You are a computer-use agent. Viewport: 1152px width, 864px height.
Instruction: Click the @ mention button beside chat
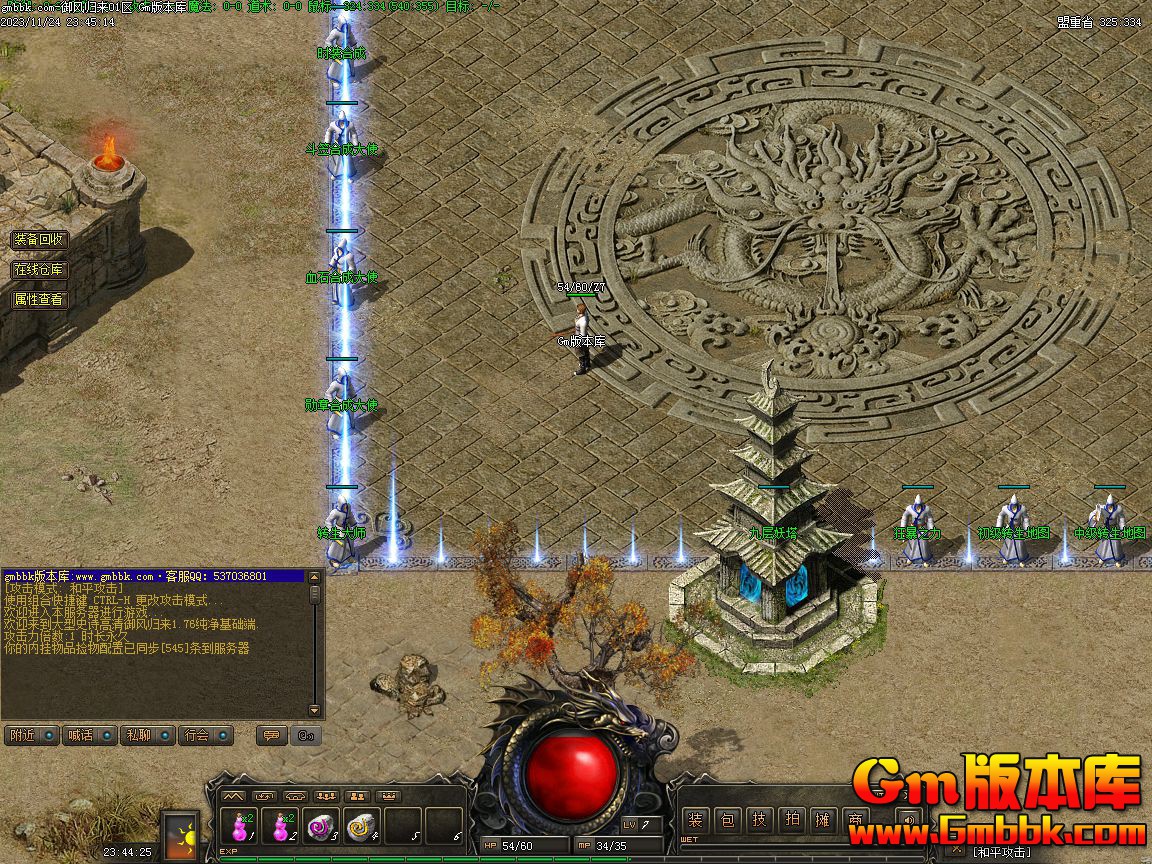coord(305,735)
